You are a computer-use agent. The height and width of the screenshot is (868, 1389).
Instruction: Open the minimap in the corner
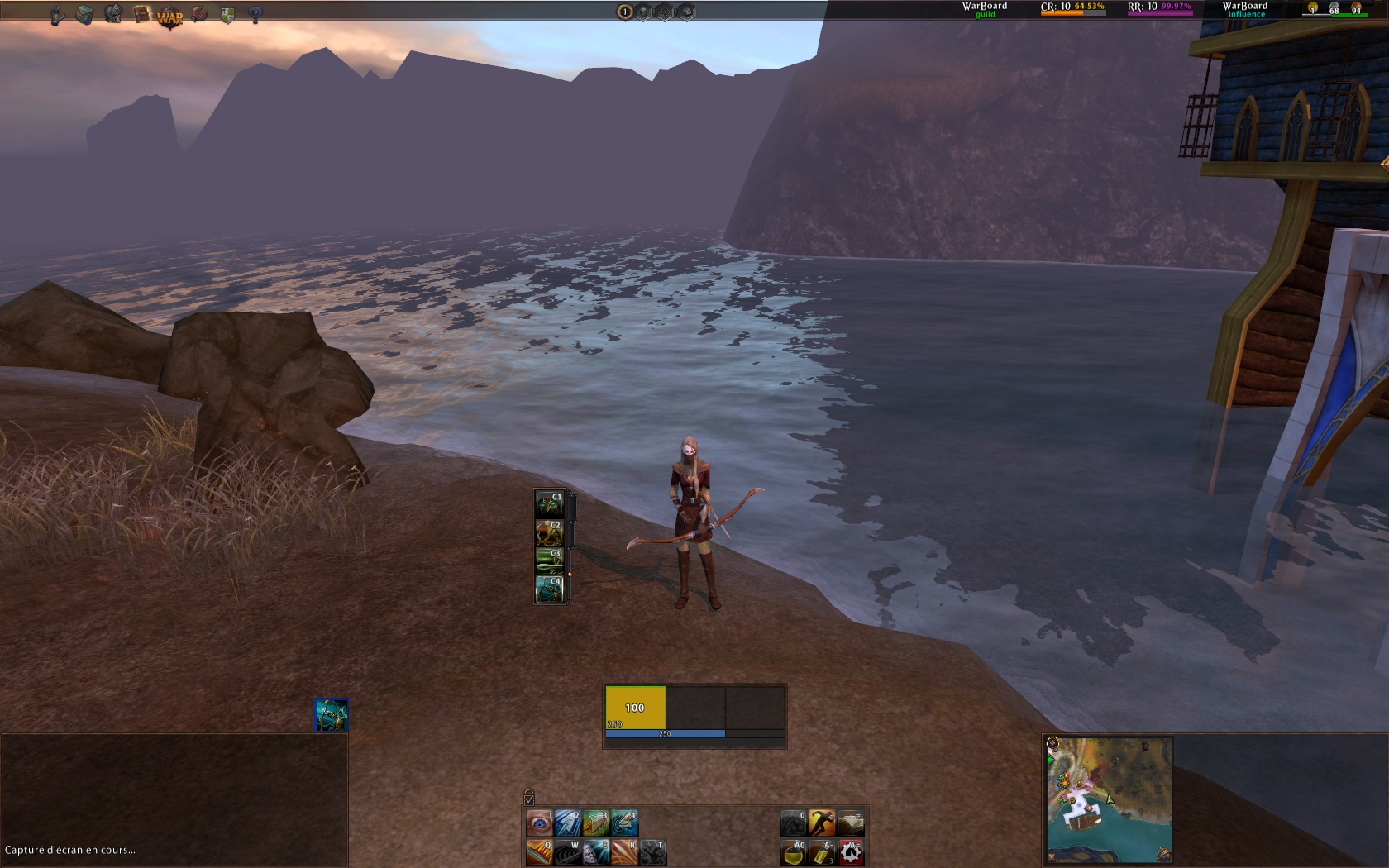pyautogui.click(x=1109, y=799)
